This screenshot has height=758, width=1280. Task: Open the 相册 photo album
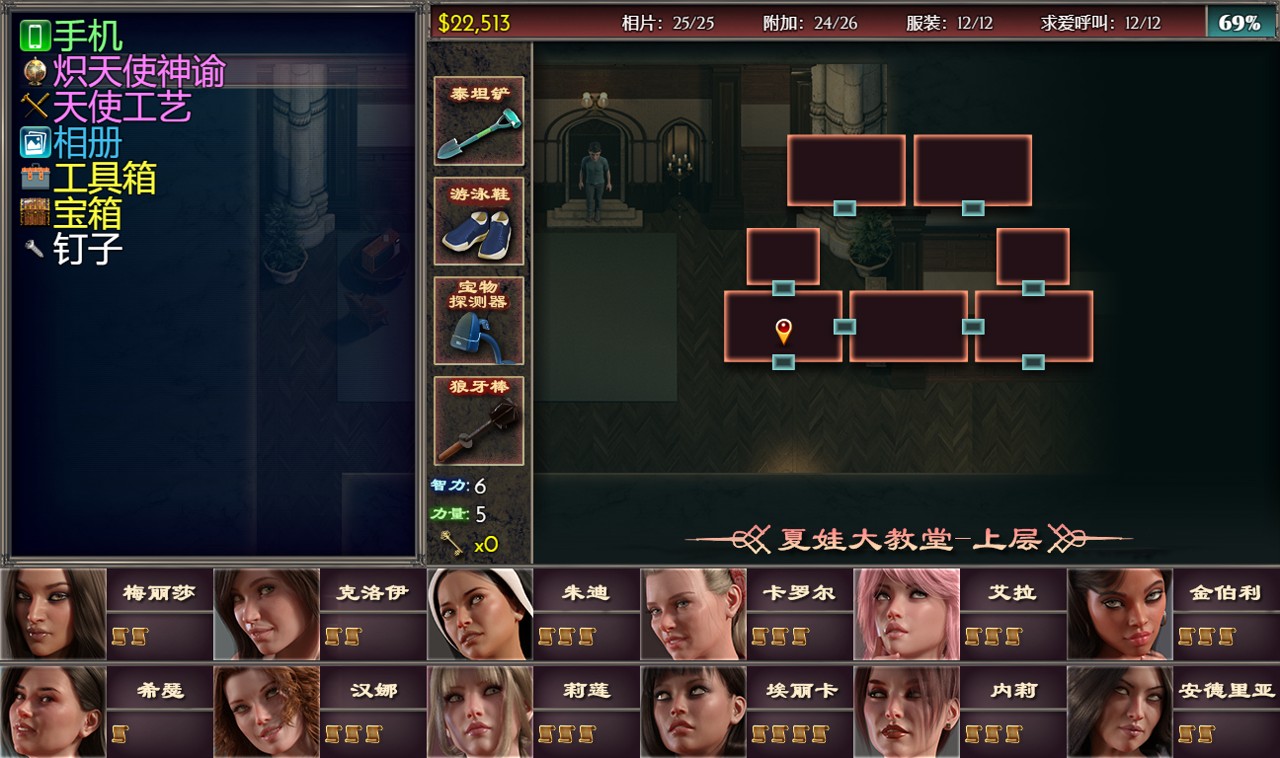(x=87, y=142)
